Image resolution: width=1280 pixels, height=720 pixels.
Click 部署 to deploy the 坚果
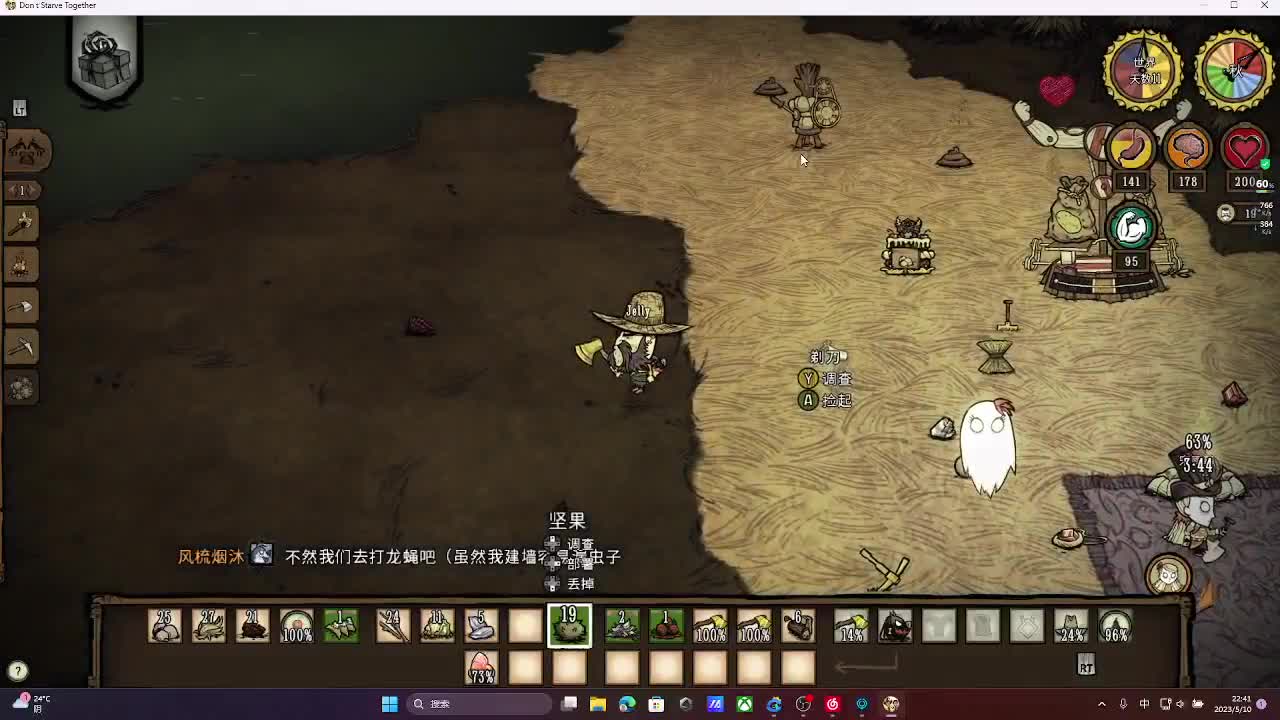[x=578, y=562]
